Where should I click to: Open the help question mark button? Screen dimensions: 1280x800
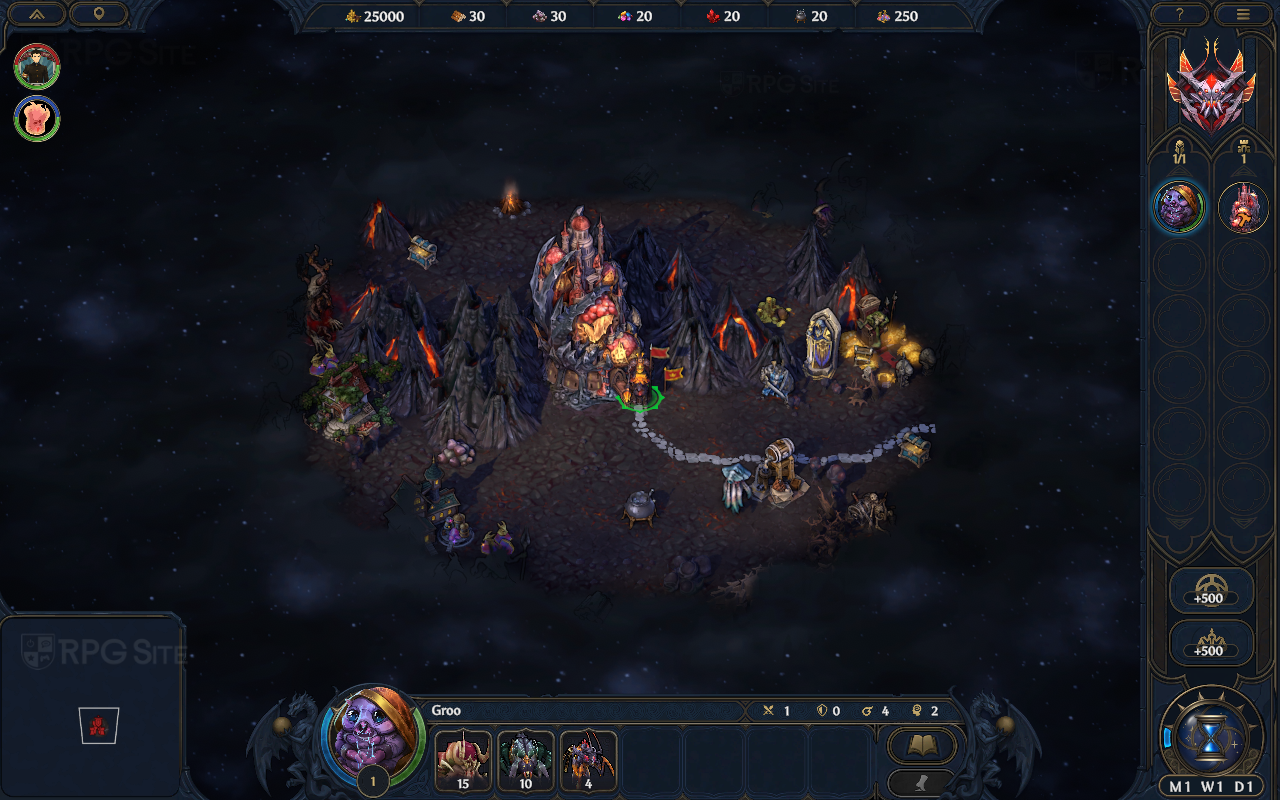point(1180,14)
